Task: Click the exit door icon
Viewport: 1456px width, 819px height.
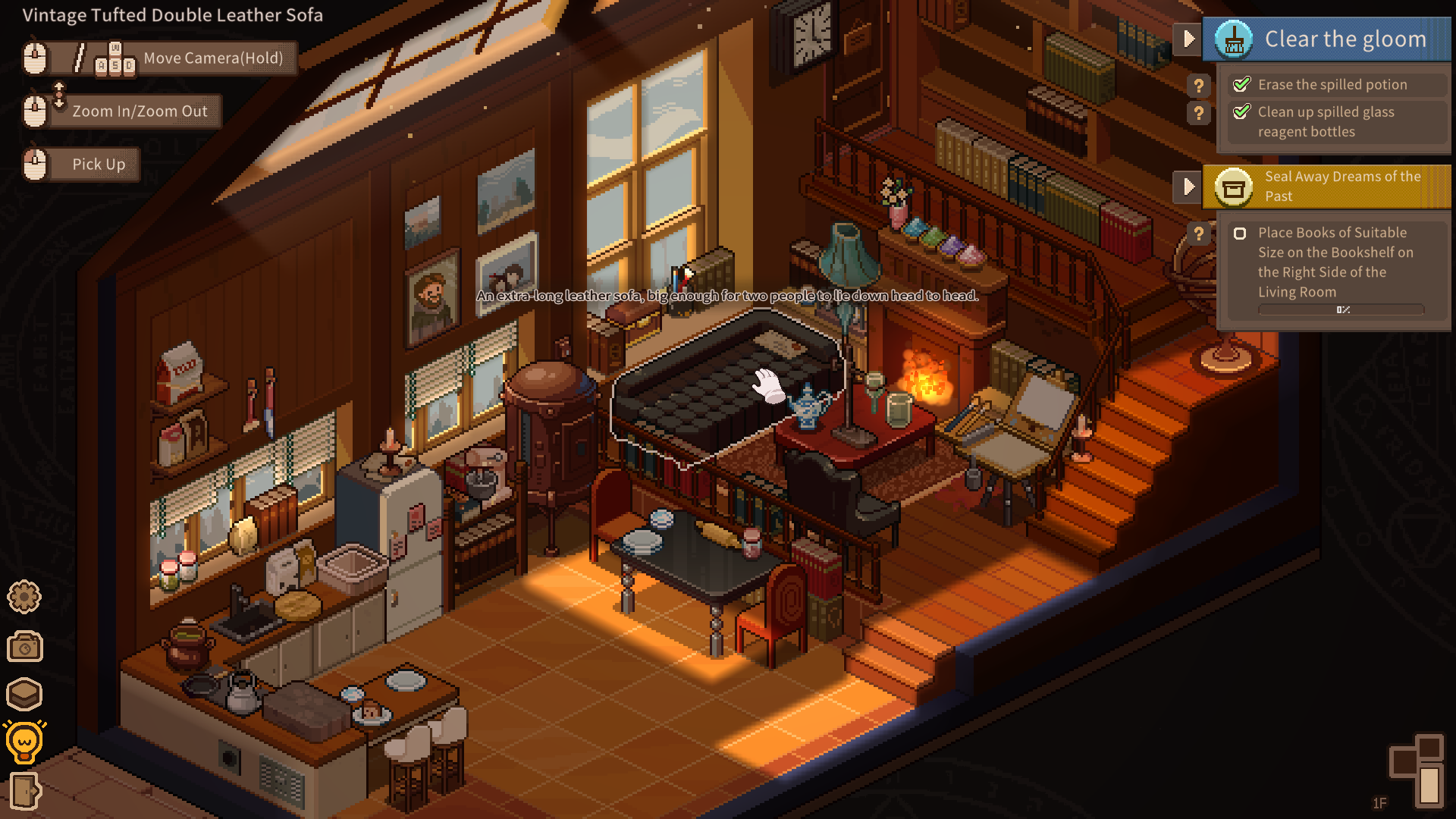Action: [24, 792]
